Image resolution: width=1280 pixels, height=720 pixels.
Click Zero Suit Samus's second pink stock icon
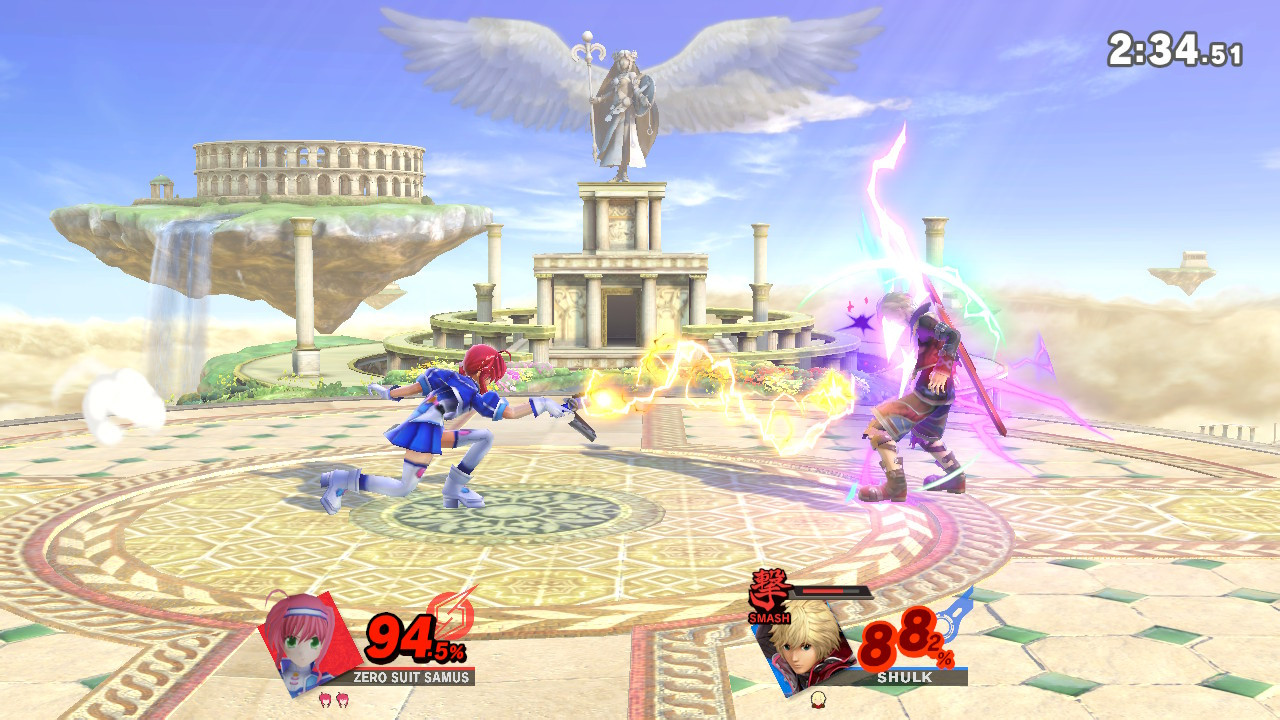[342, 697]
